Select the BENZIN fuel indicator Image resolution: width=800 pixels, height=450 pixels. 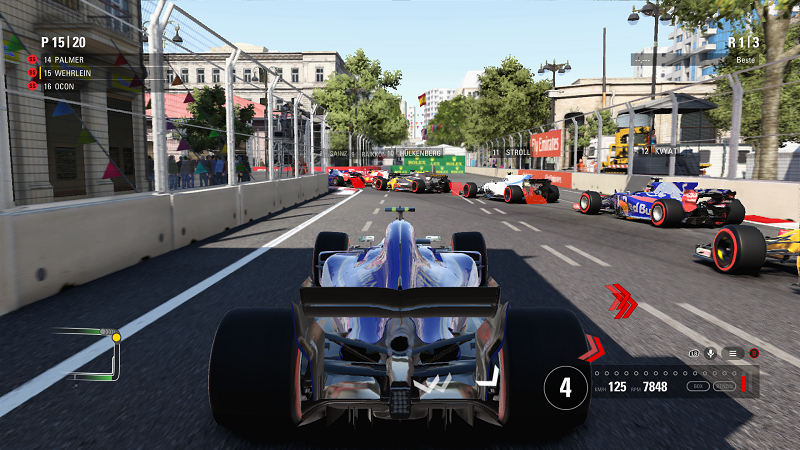723,385
